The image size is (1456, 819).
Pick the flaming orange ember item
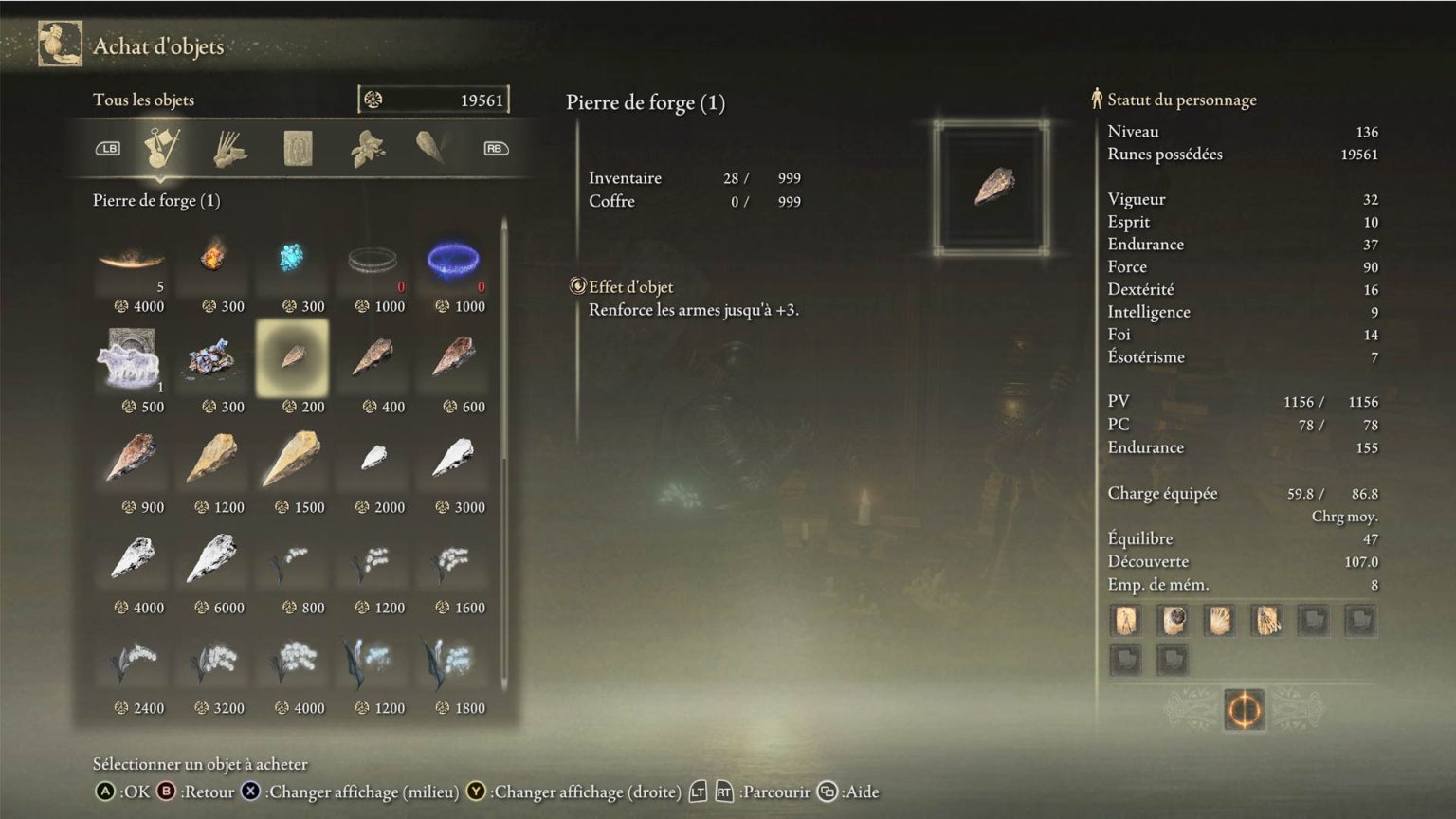[213, 258]
